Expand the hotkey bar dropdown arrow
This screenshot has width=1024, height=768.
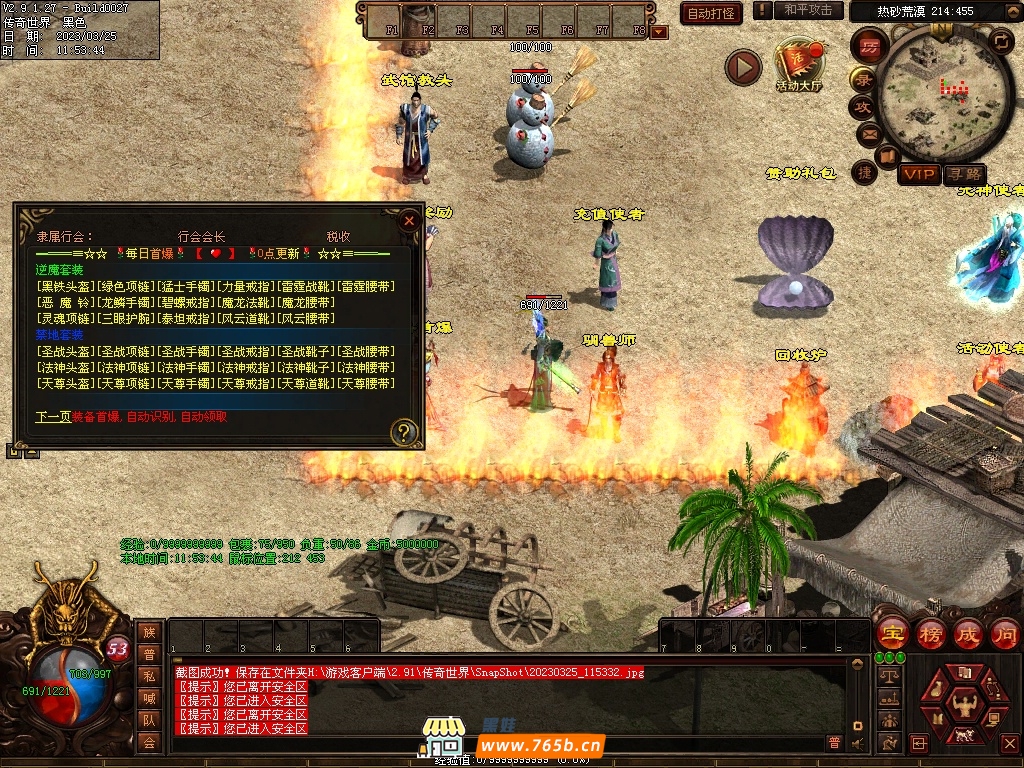click(659, 32)
